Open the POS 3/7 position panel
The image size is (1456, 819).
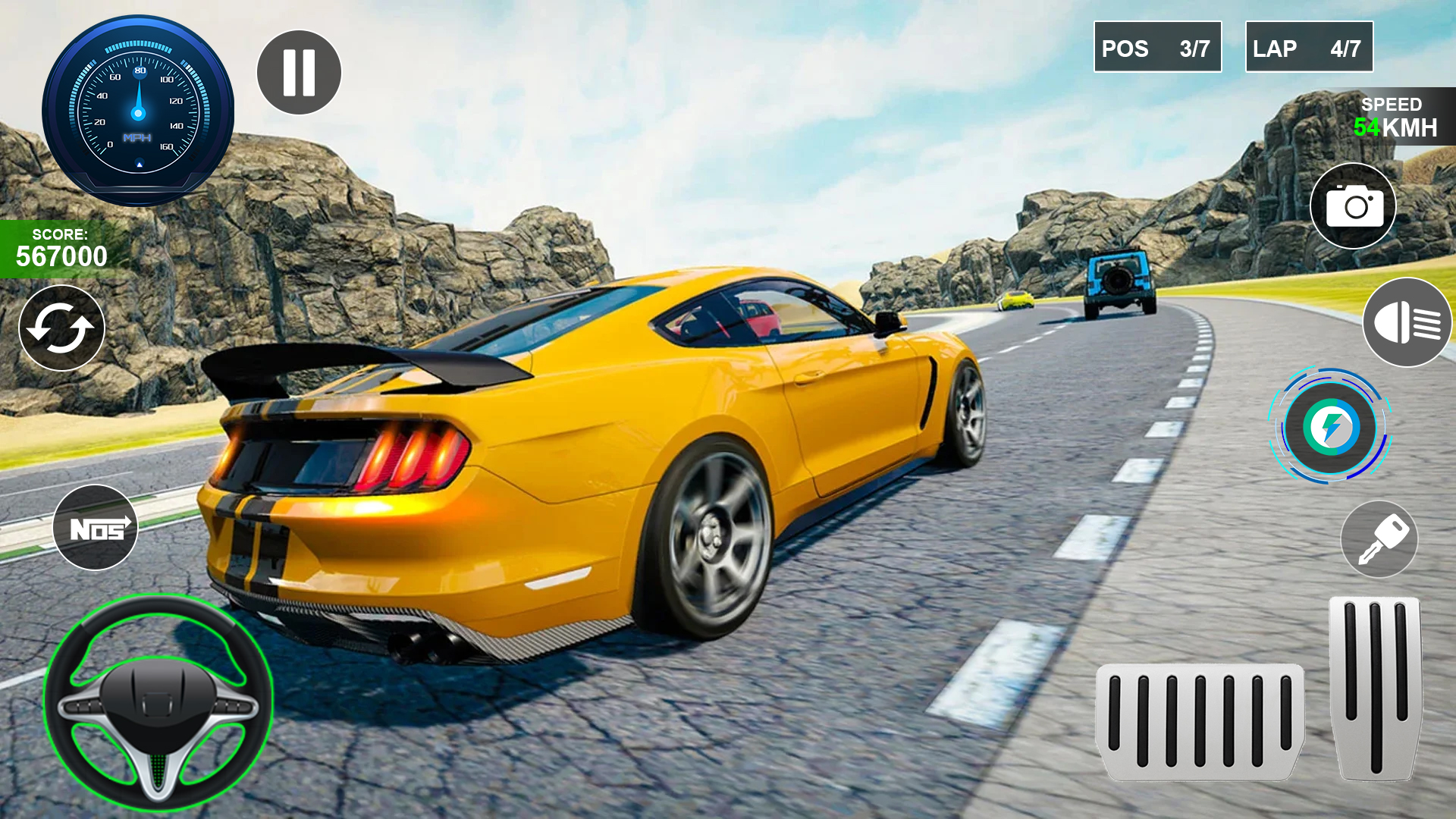point(1157,48)
